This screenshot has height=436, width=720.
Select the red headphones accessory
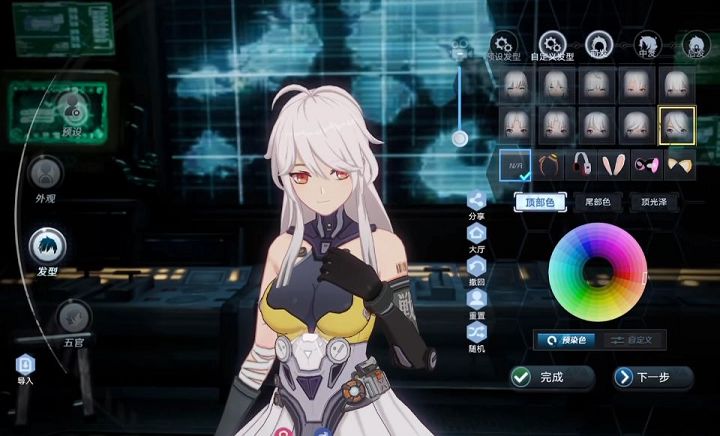tap(583, 163)
